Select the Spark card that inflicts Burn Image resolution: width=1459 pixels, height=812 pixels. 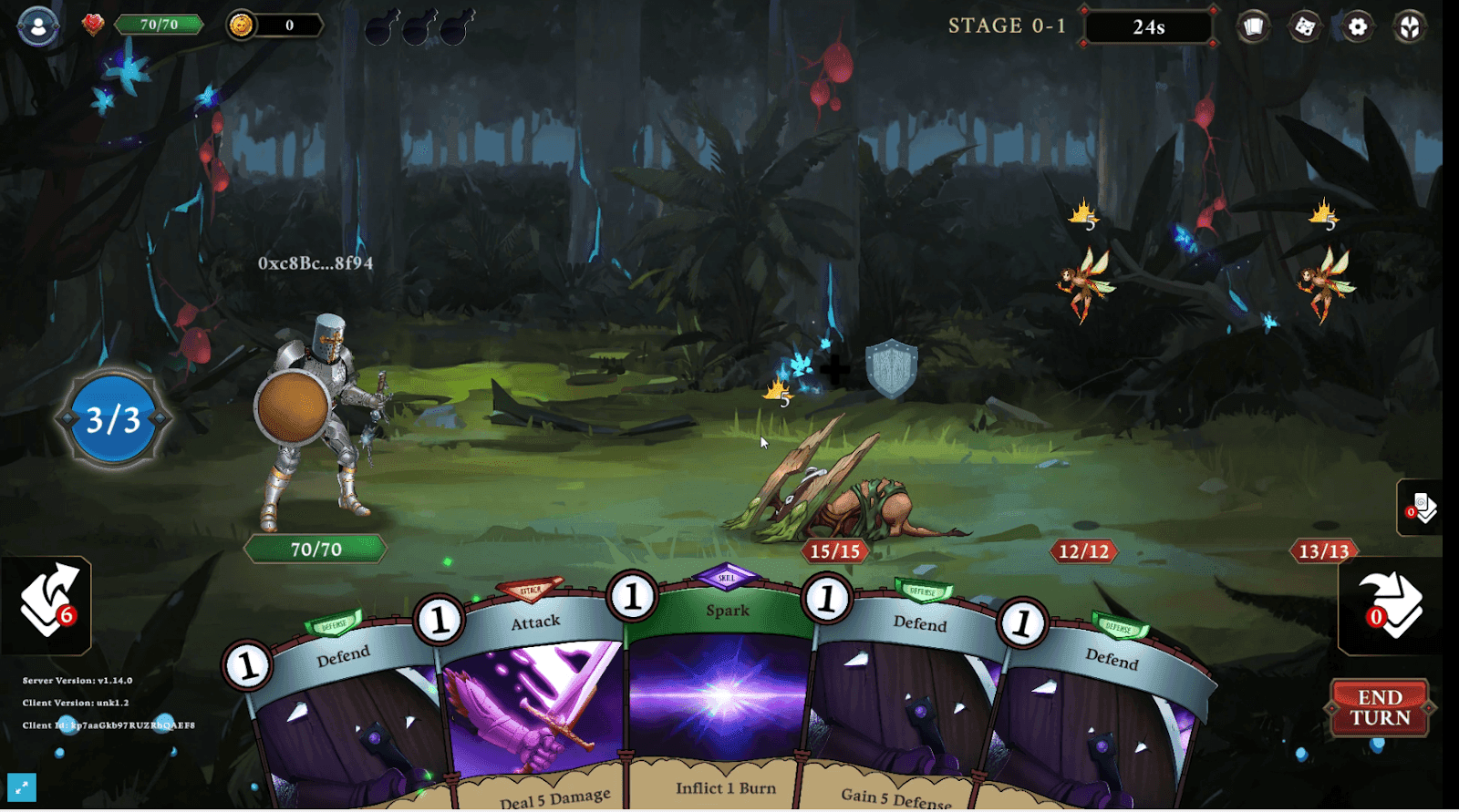[723, 693]
